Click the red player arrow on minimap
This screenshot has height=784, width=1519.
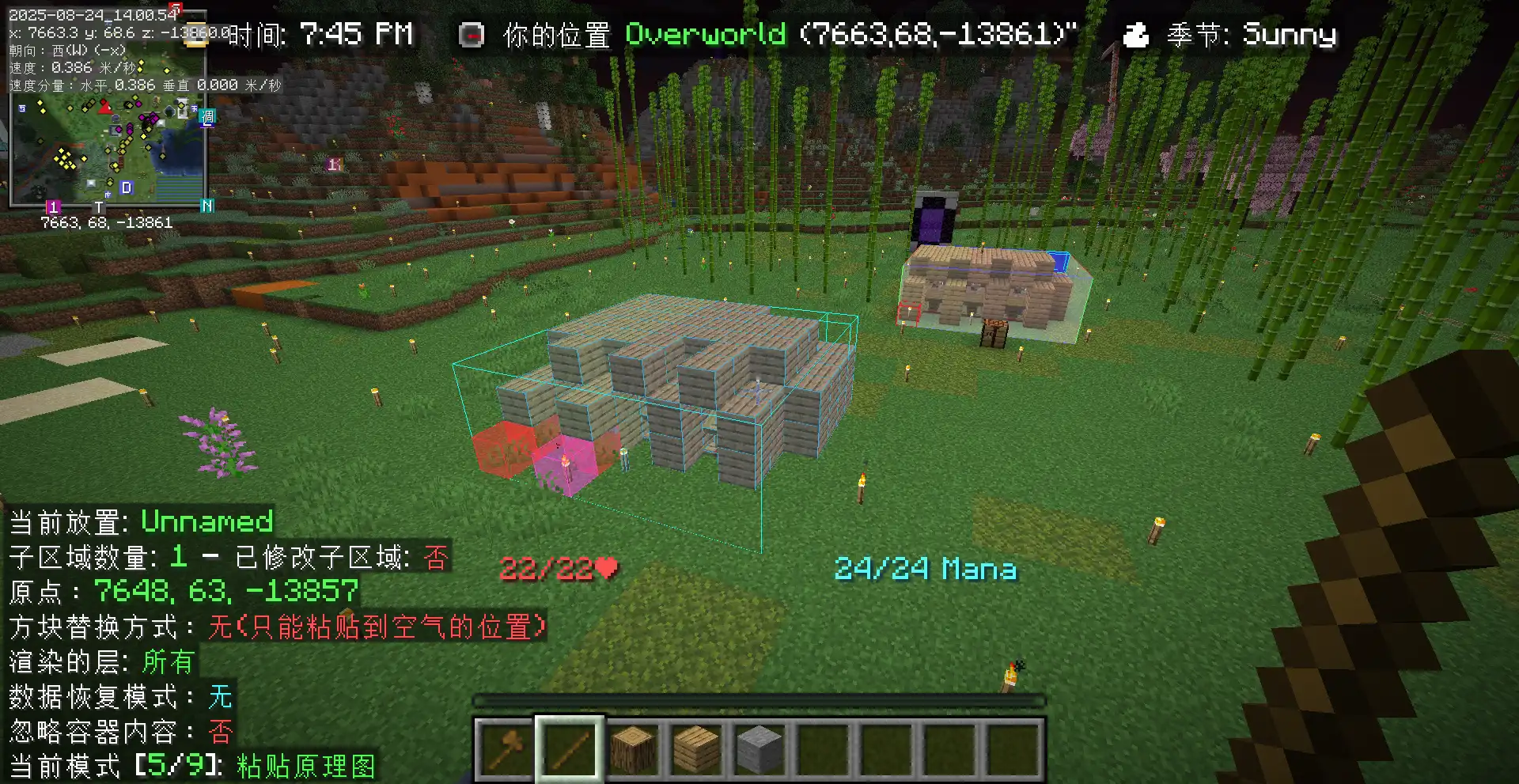pyautogui.click(x=105, y=107)
